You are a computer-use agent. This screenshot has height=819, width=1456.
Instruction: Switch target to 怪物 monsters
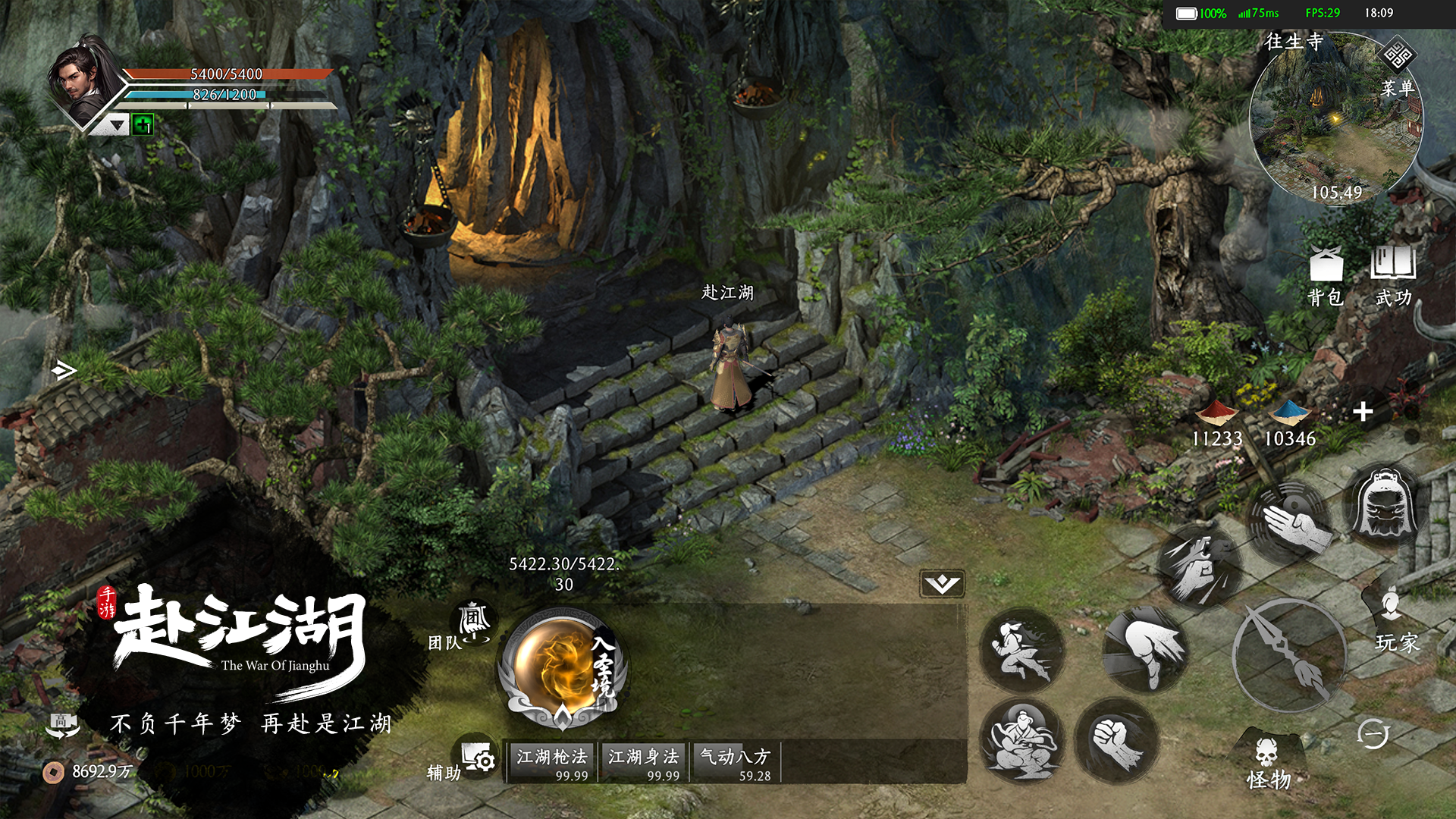(x=1268, y=762)
